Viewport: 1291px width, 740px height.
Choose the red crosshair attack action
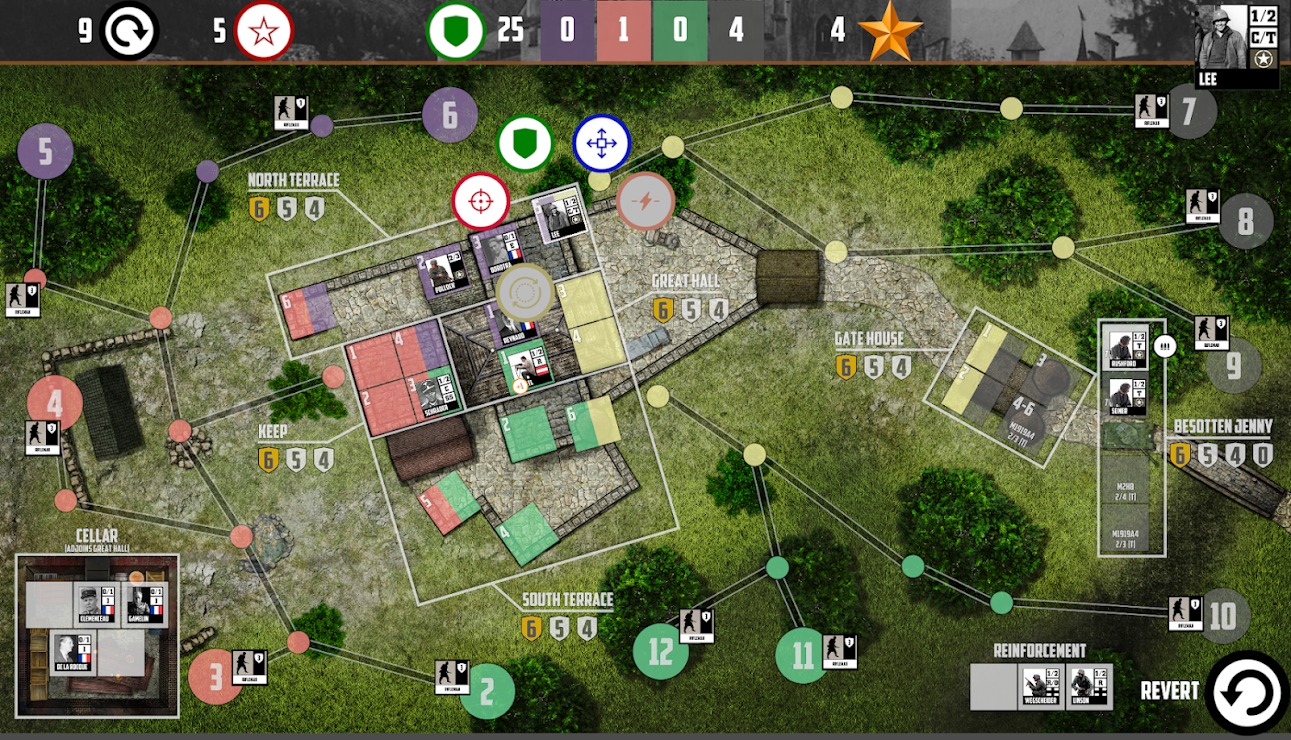[481, 201]
